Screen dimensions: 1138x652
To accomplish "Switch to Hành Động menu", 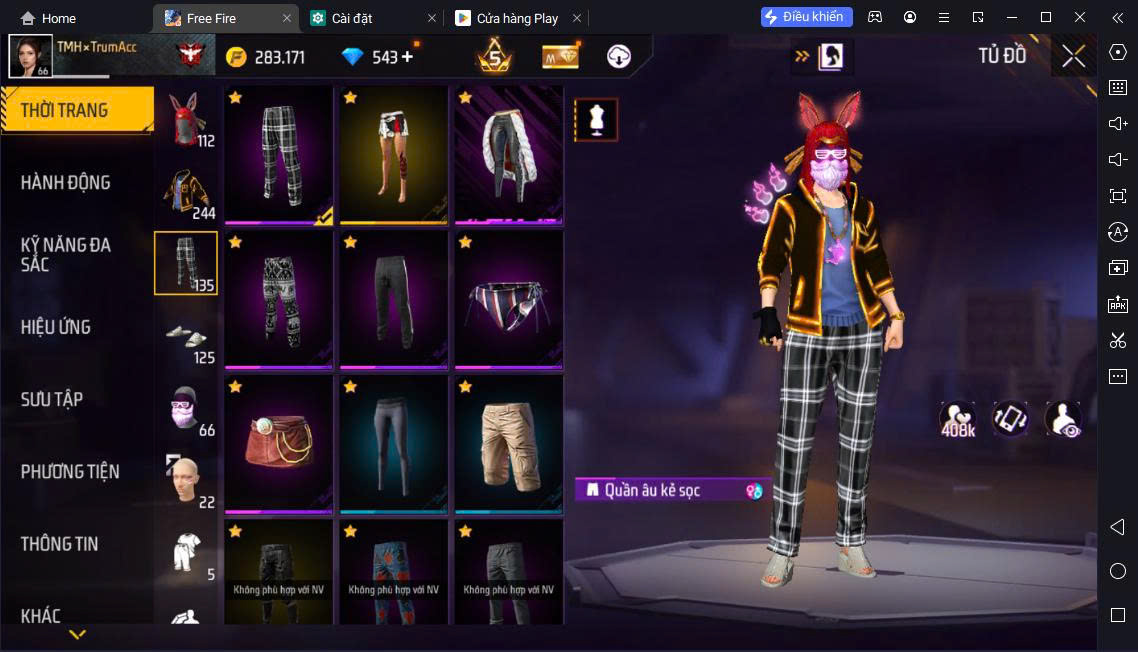I will 66,182.
